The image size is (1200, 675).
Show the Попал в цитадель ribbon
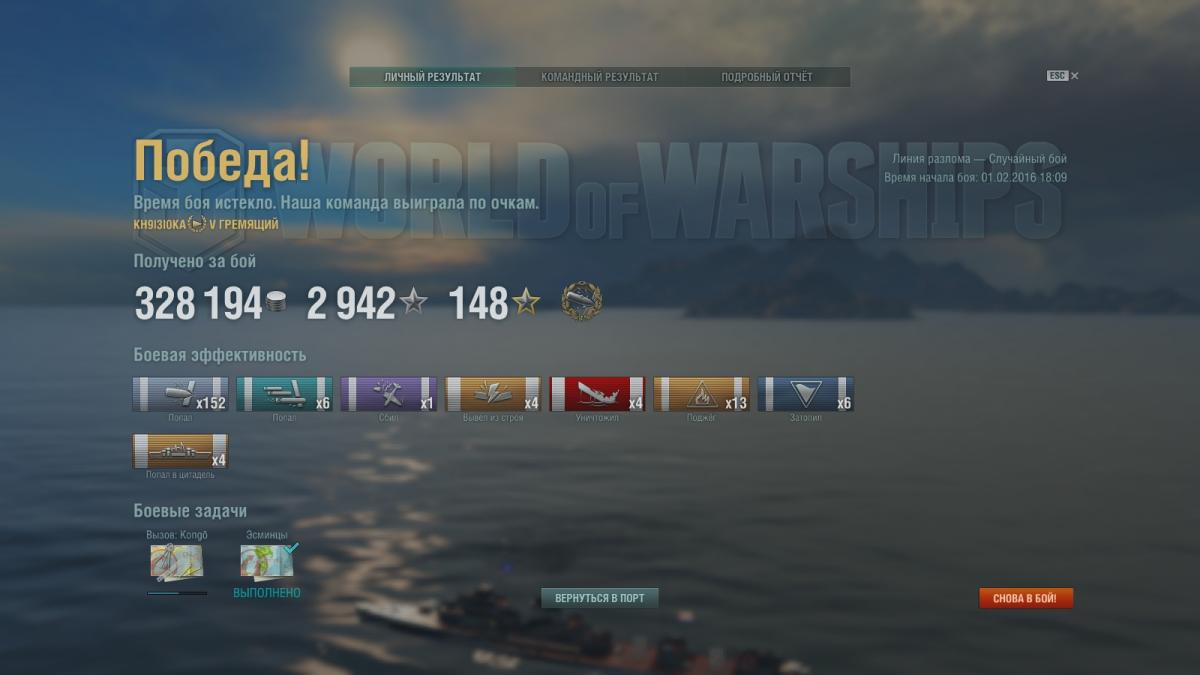(180, 451)
